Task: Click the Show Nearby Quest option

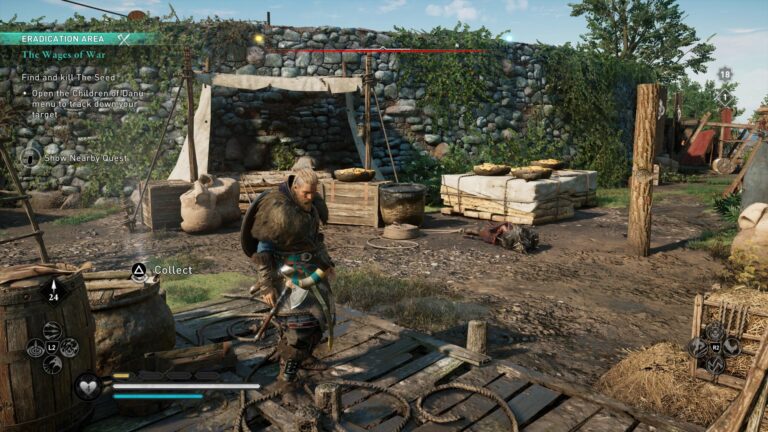Action: click(x=84, y=157)
